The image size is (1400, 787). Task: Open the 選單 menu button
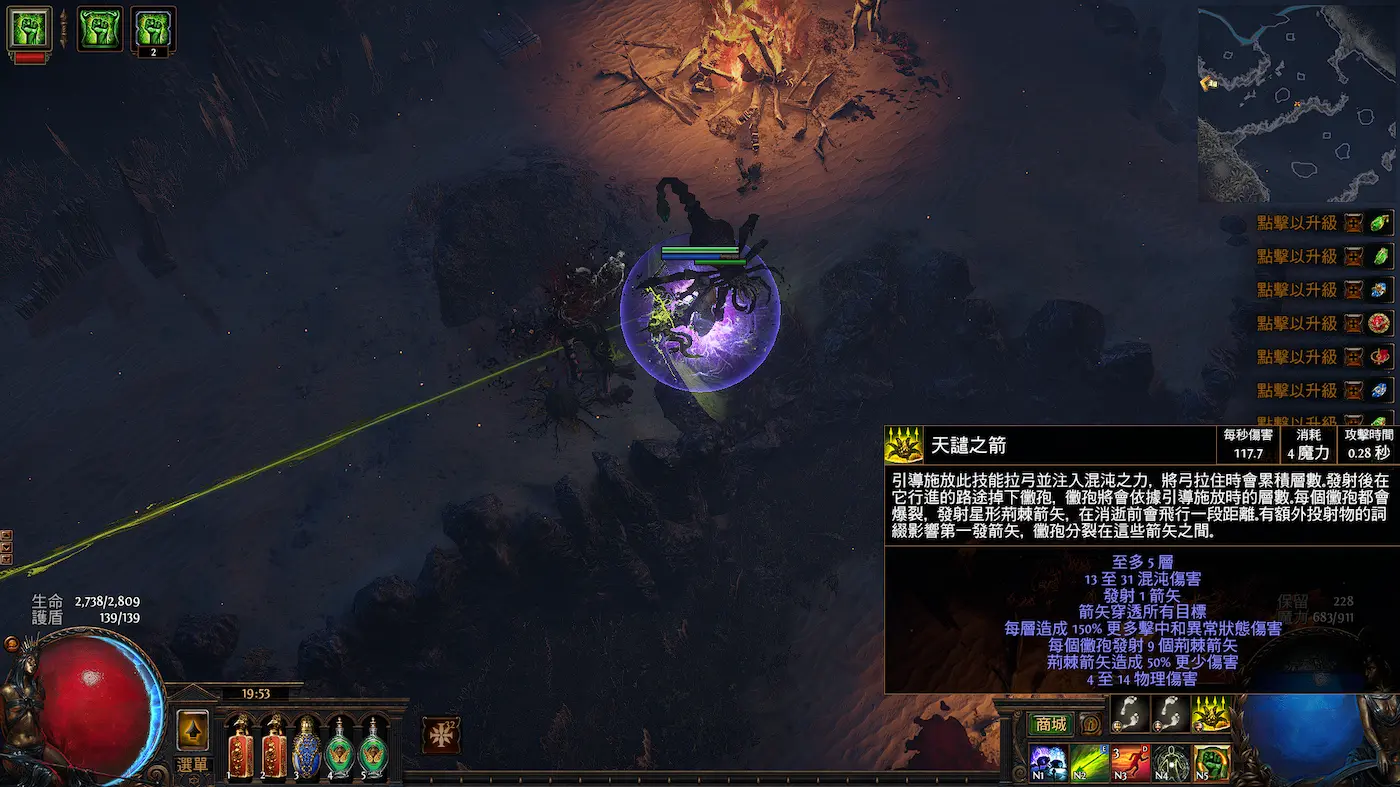192,765
